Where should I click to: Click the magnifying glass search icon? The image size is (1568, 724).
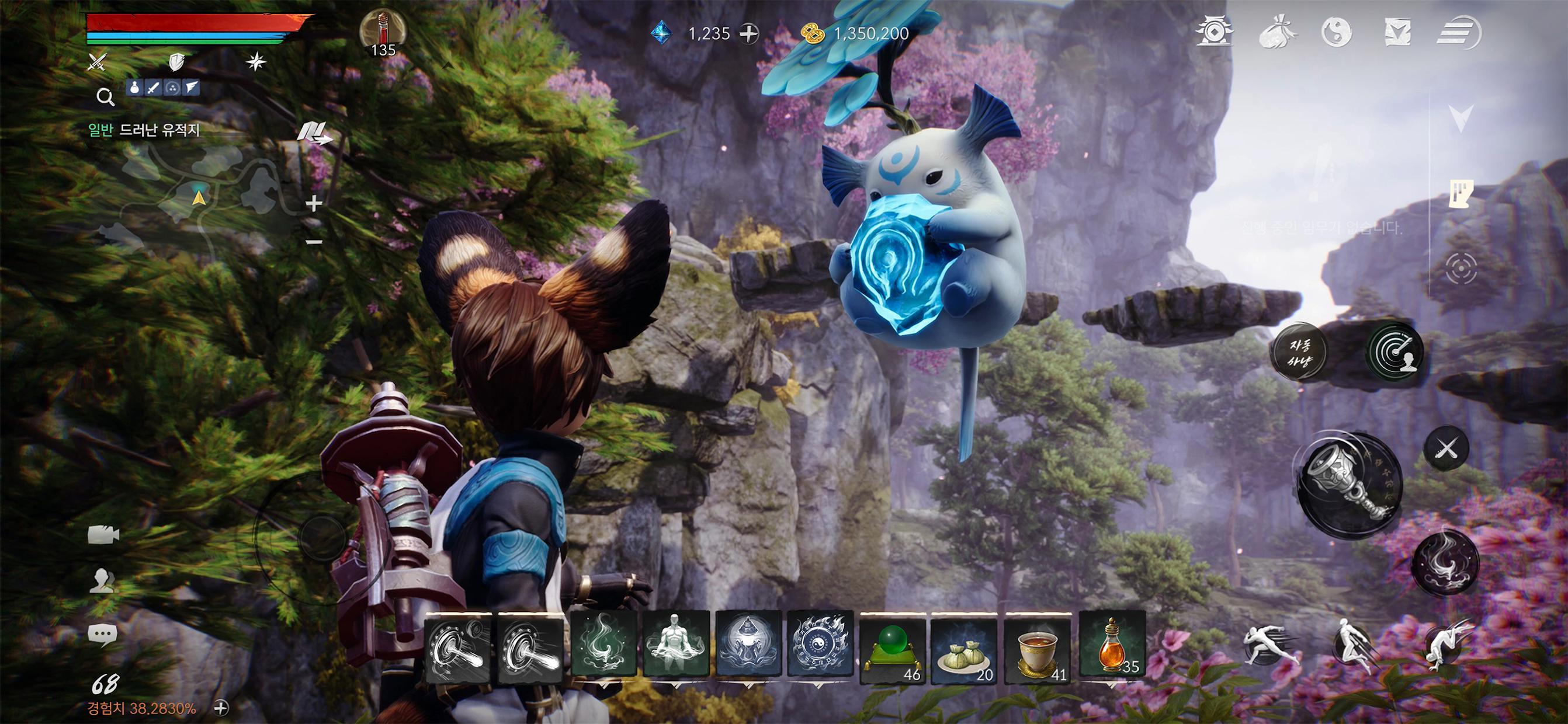coord(105,96)
